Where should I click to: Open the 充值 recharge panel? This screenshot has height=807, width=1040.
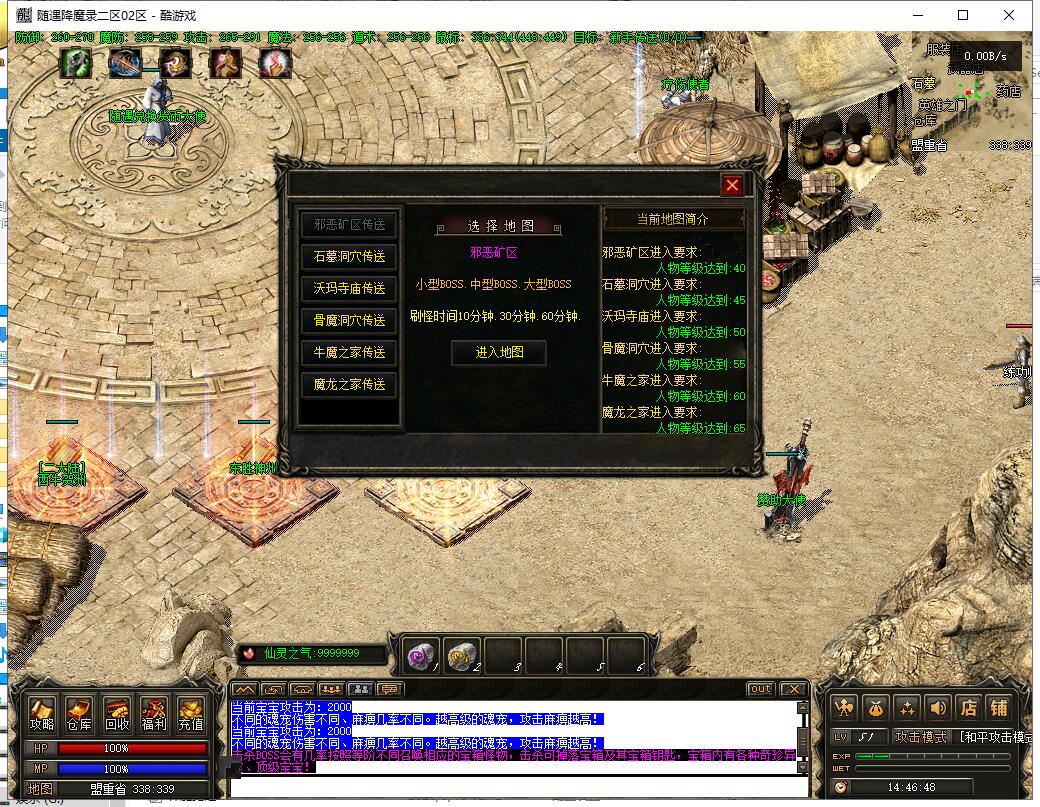click(191, 714)
